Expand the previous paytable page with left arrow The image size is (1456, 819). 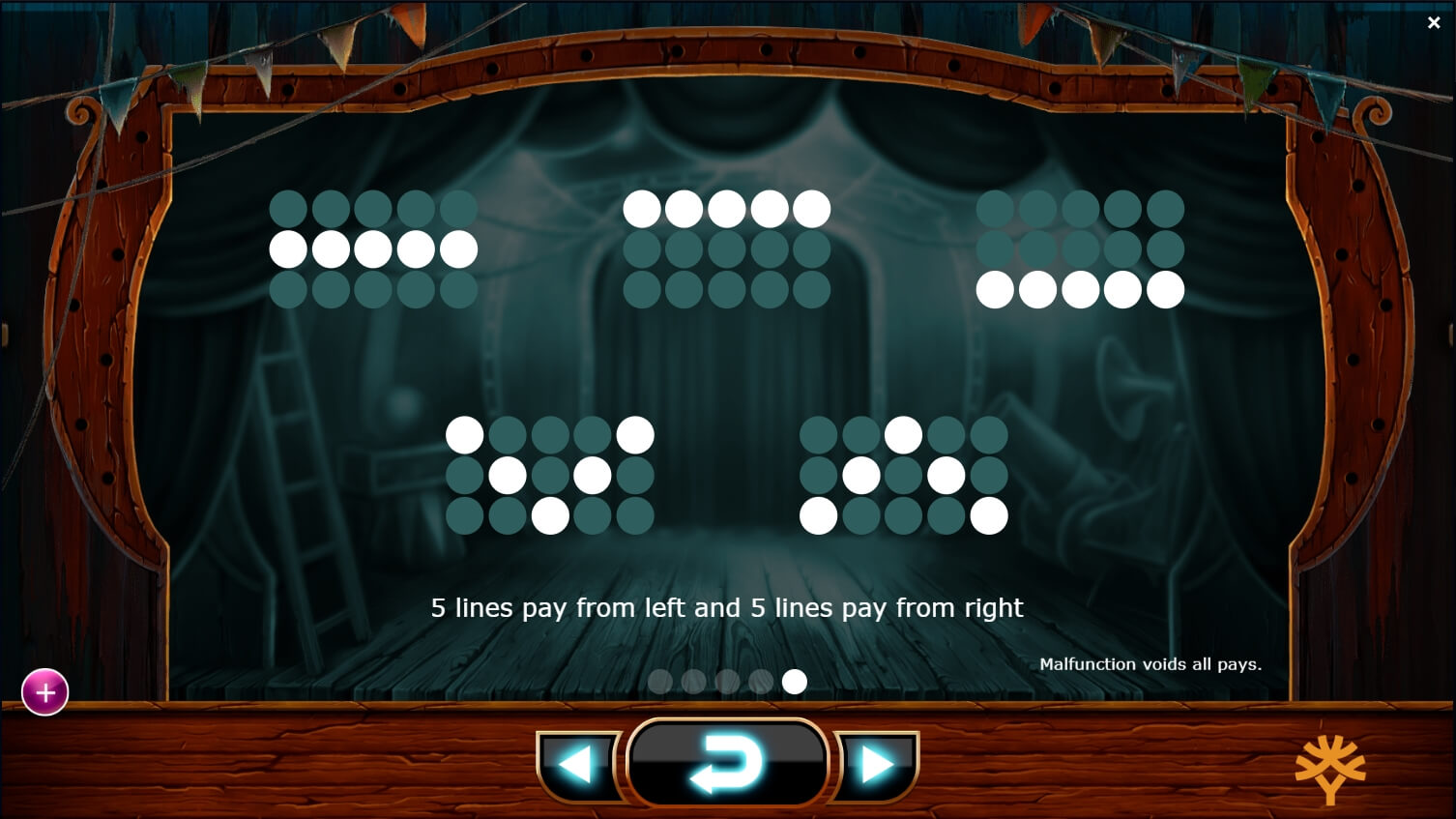(x=577, y=764)
